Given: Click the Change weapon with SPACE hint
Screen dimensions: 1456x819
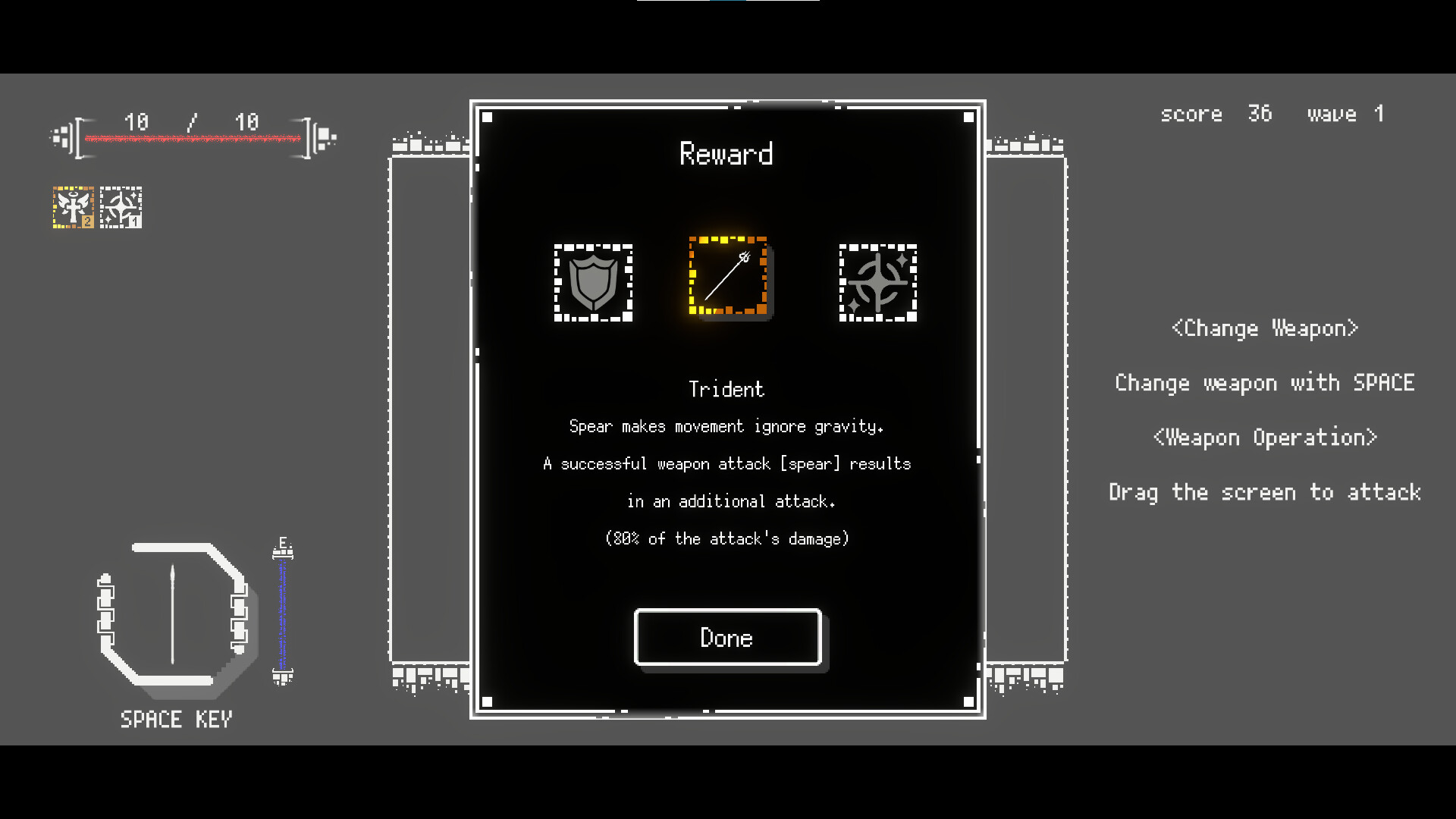Looking at the screenshot, I should click(x=1265, y=383).
